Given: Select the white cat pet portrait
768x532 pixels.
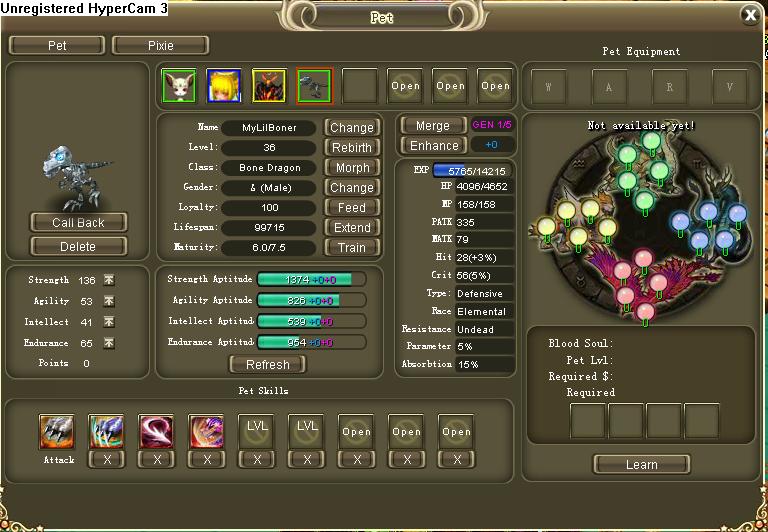Looking at the screenshot, I should 179,86.
